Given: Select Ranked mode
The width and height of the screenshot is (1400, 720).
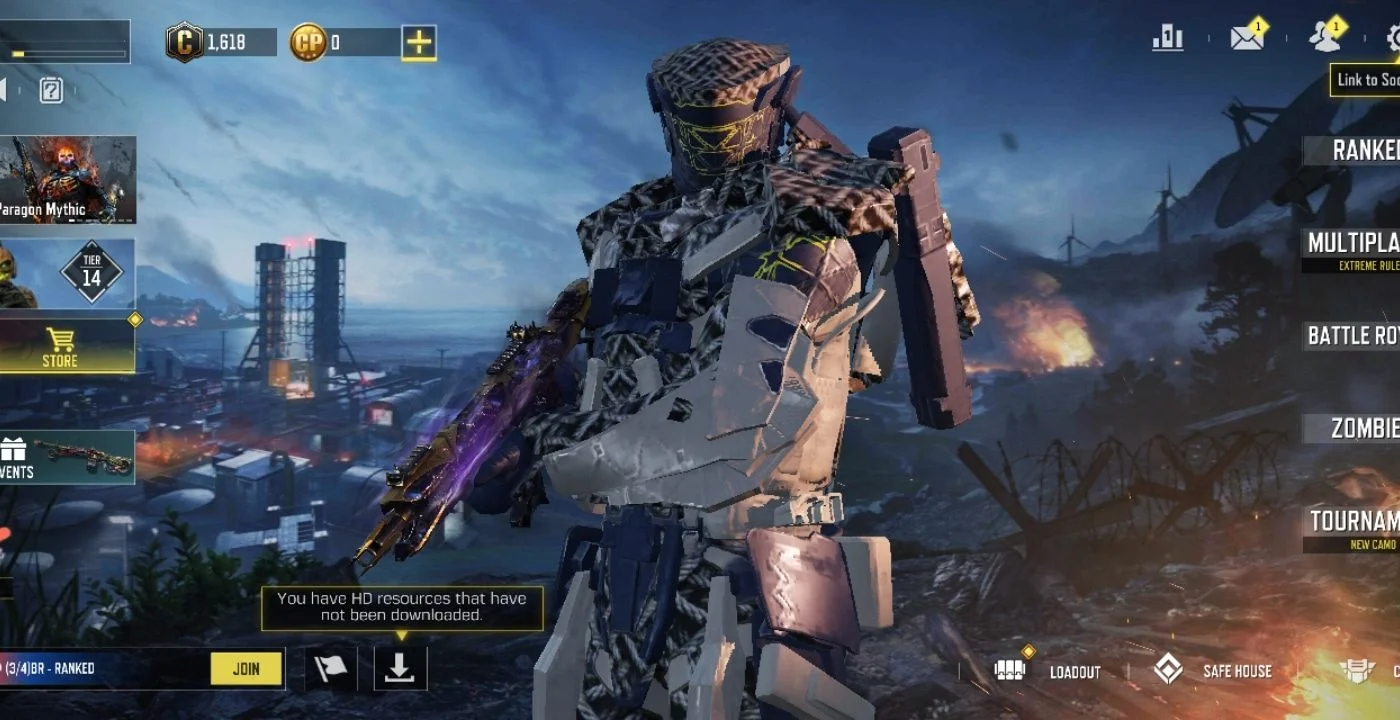Looking at the screenshot, I should tap(1360, 151).
